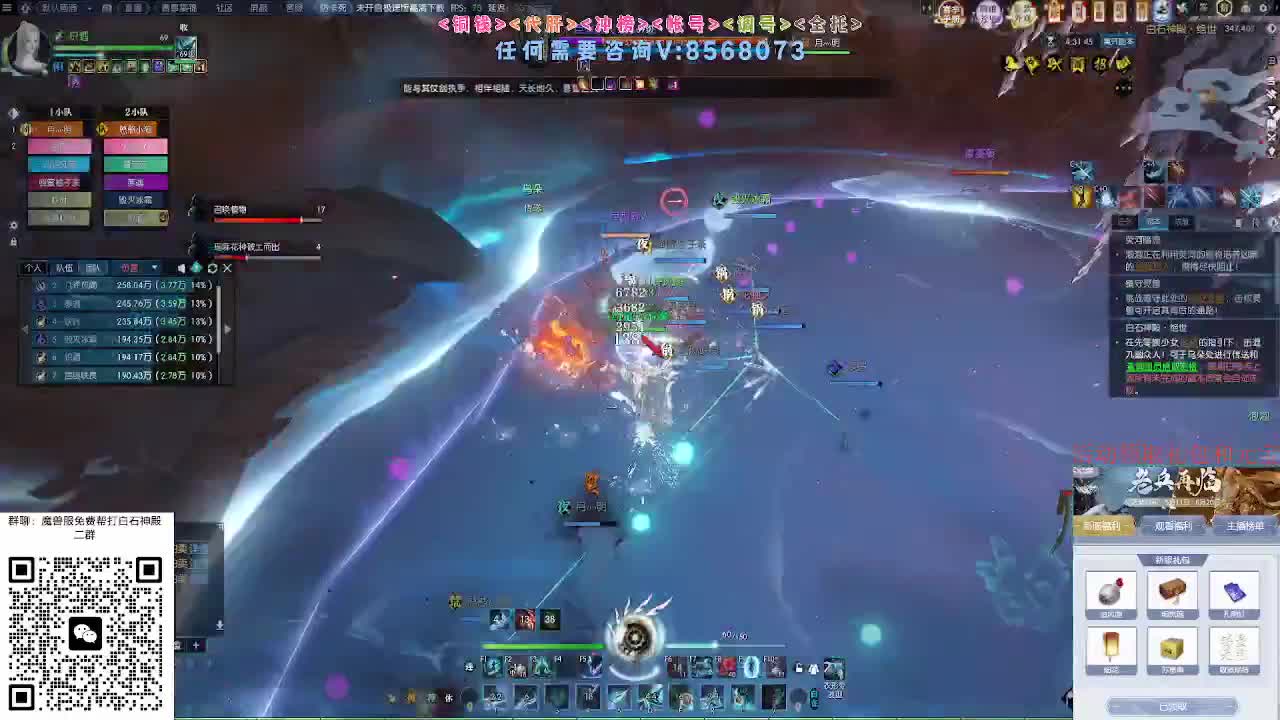
Task: Click the settings gear on the left team panel
Action: point(13,224)
